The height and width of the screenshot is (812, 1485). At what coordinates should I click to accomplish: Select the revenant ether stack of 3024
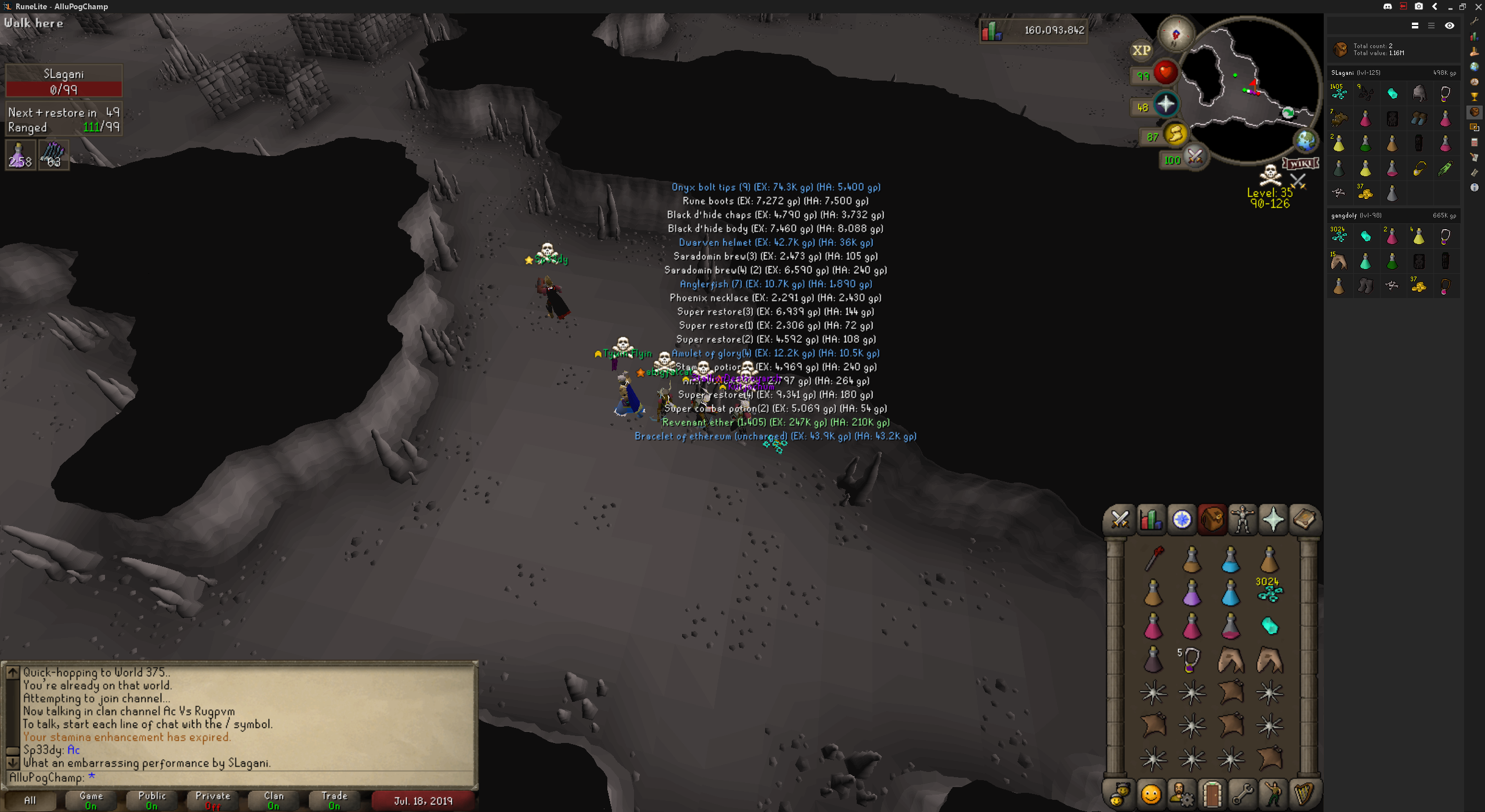tap(1269, 590)
